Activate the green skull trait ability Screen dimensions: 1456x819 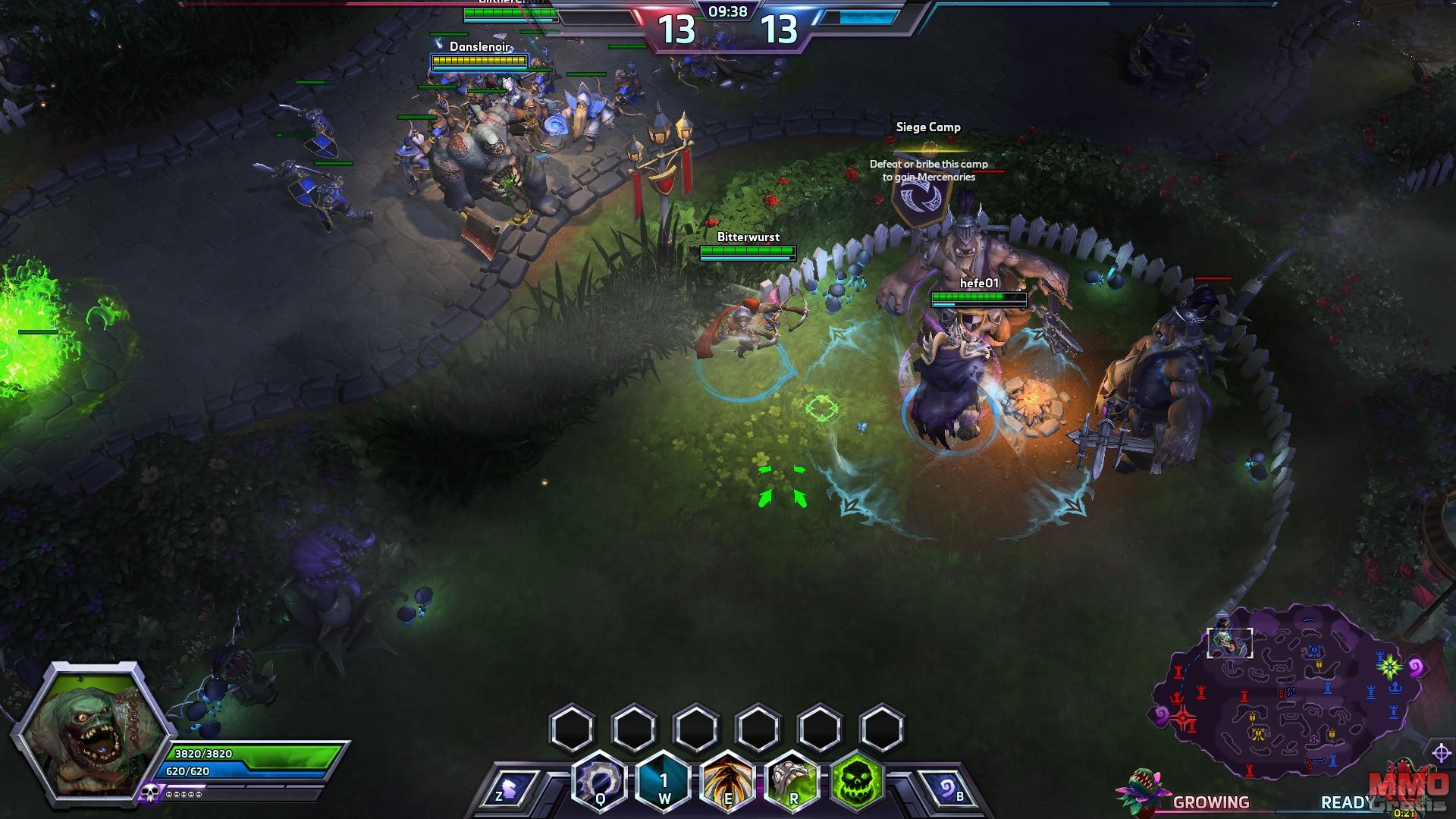[857, 782]
